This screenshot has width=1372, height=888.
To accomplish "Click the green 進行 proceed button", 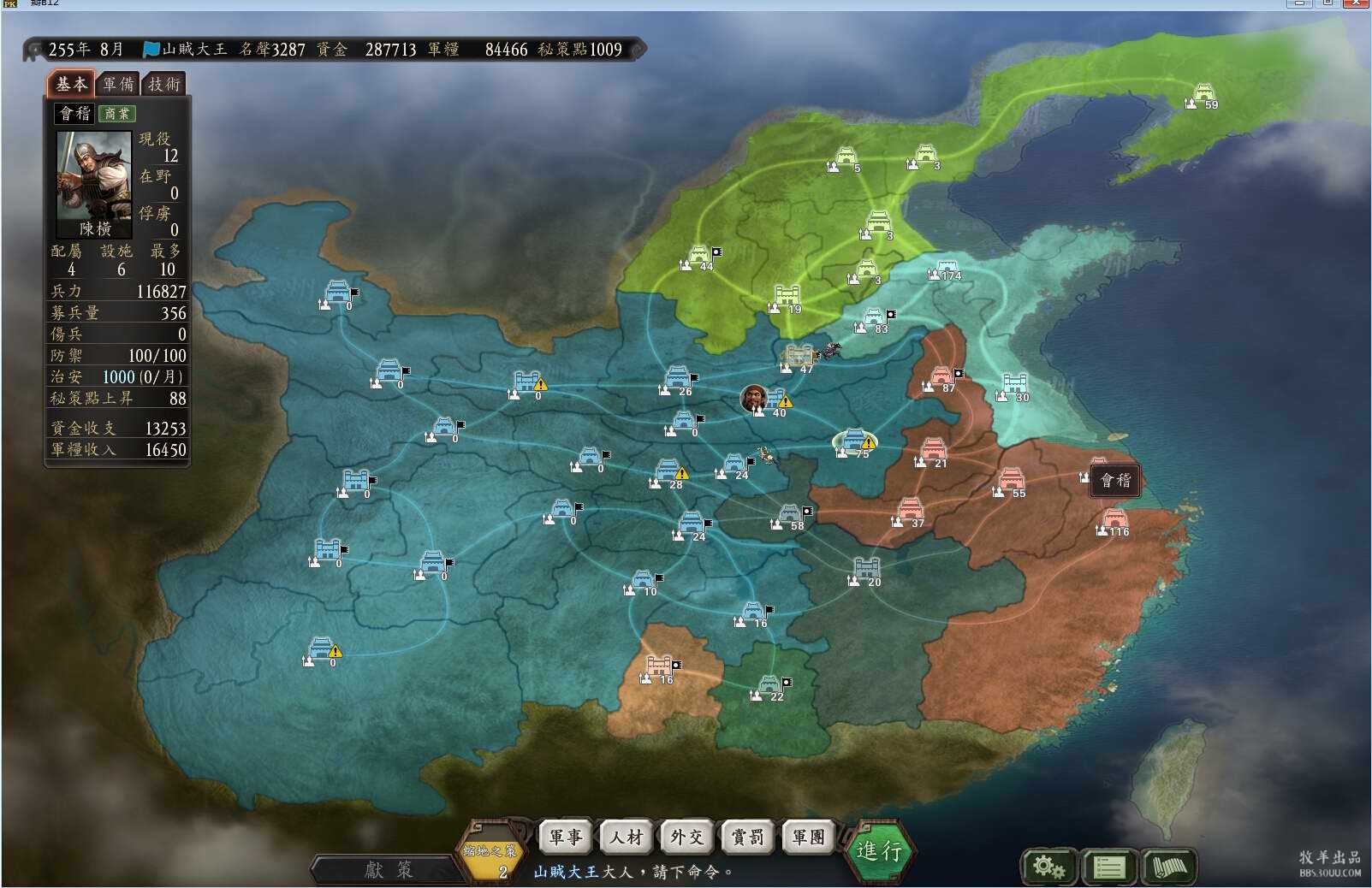I will click(x=879, y=850).
